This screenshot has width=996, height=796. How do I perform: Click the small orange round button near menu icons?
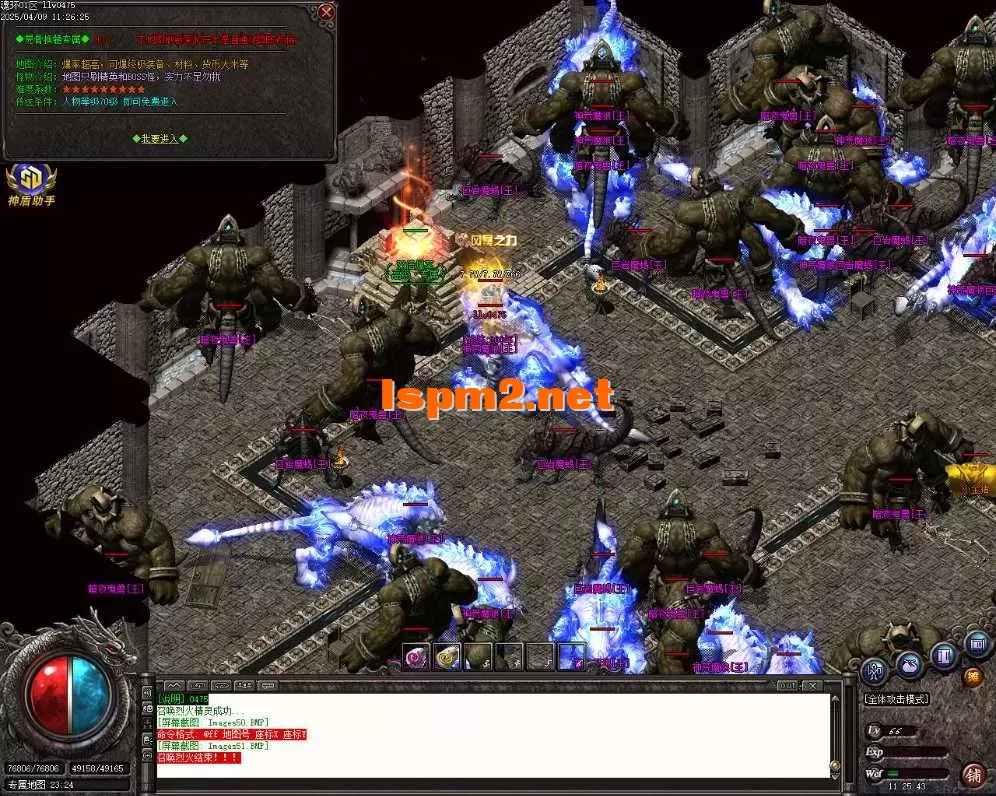click(972, 677)
